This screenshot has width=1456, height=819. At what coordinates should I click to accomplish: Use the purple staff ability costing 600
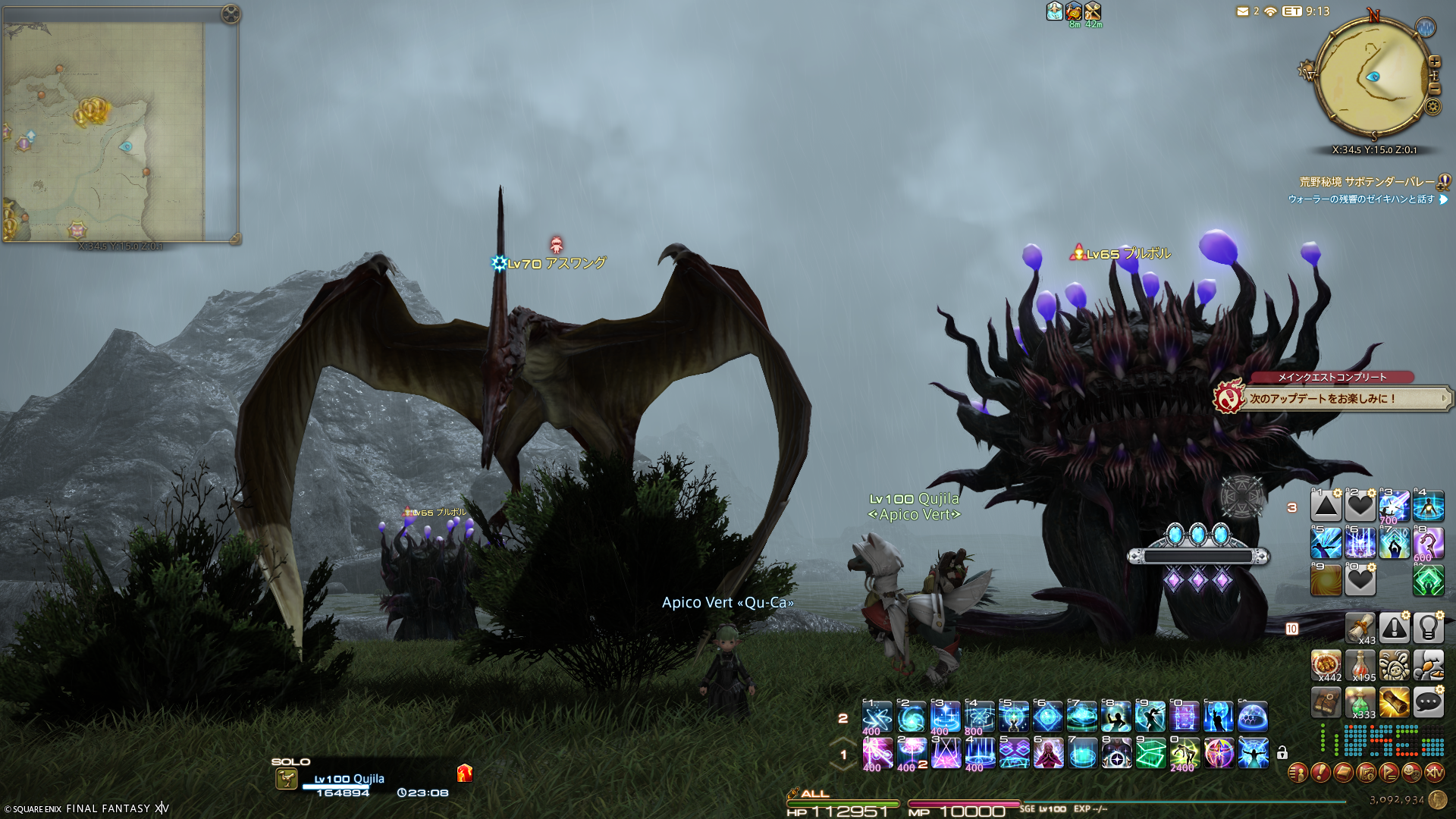click(x=1429, y=544)
